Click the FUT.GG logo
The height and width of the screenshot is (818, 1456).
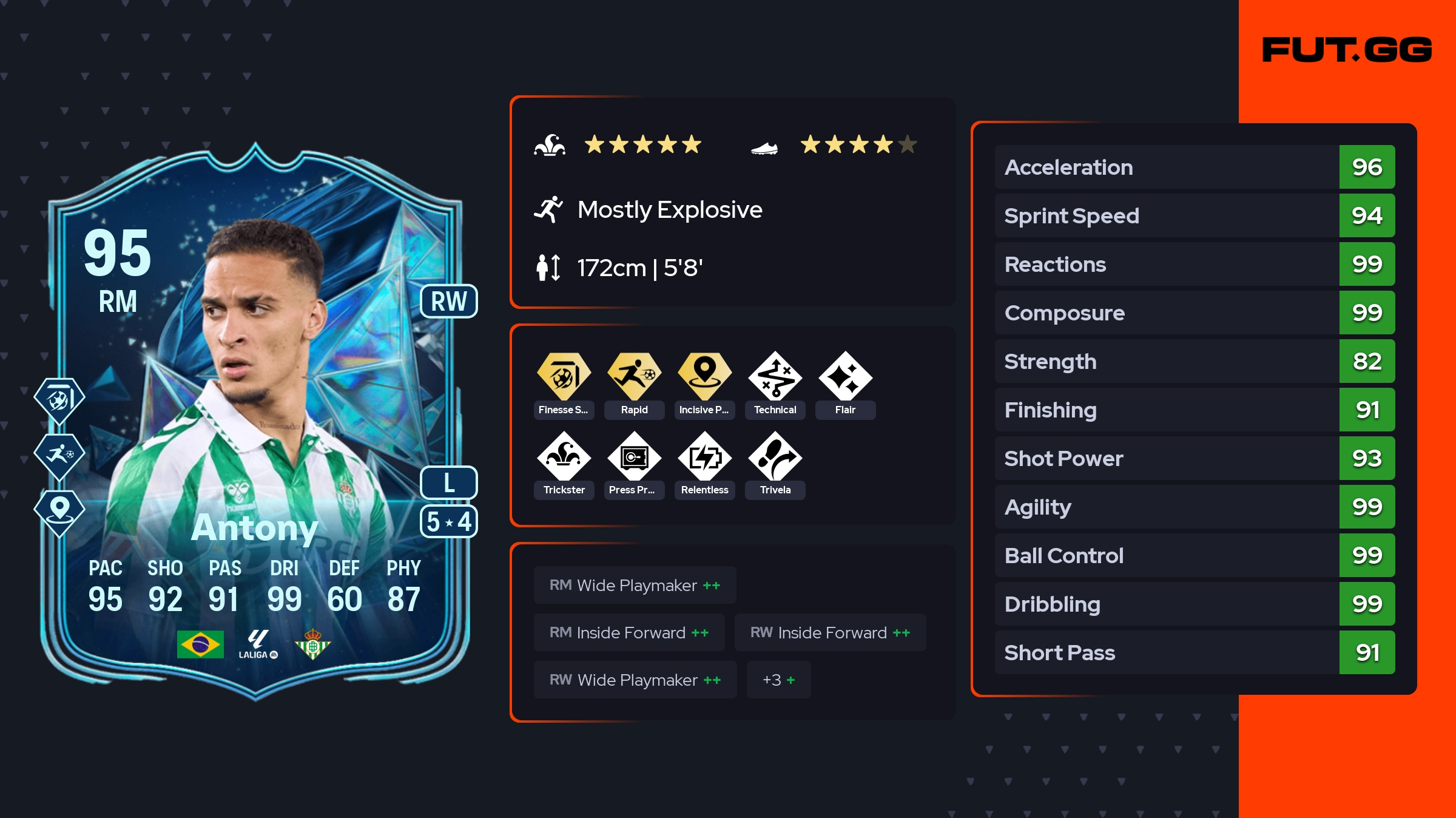pos(1347,50)
